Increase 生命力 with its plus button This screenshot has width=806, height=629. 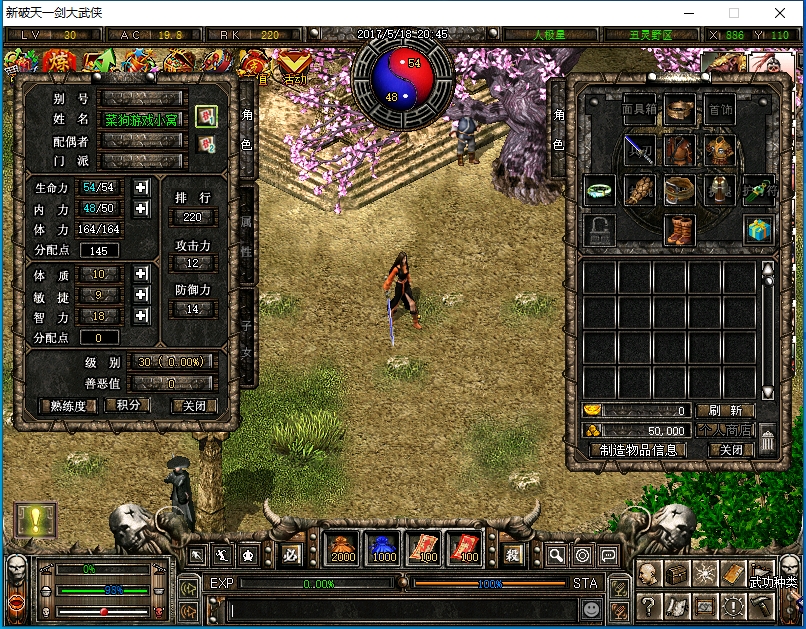(x=141, y=187)
